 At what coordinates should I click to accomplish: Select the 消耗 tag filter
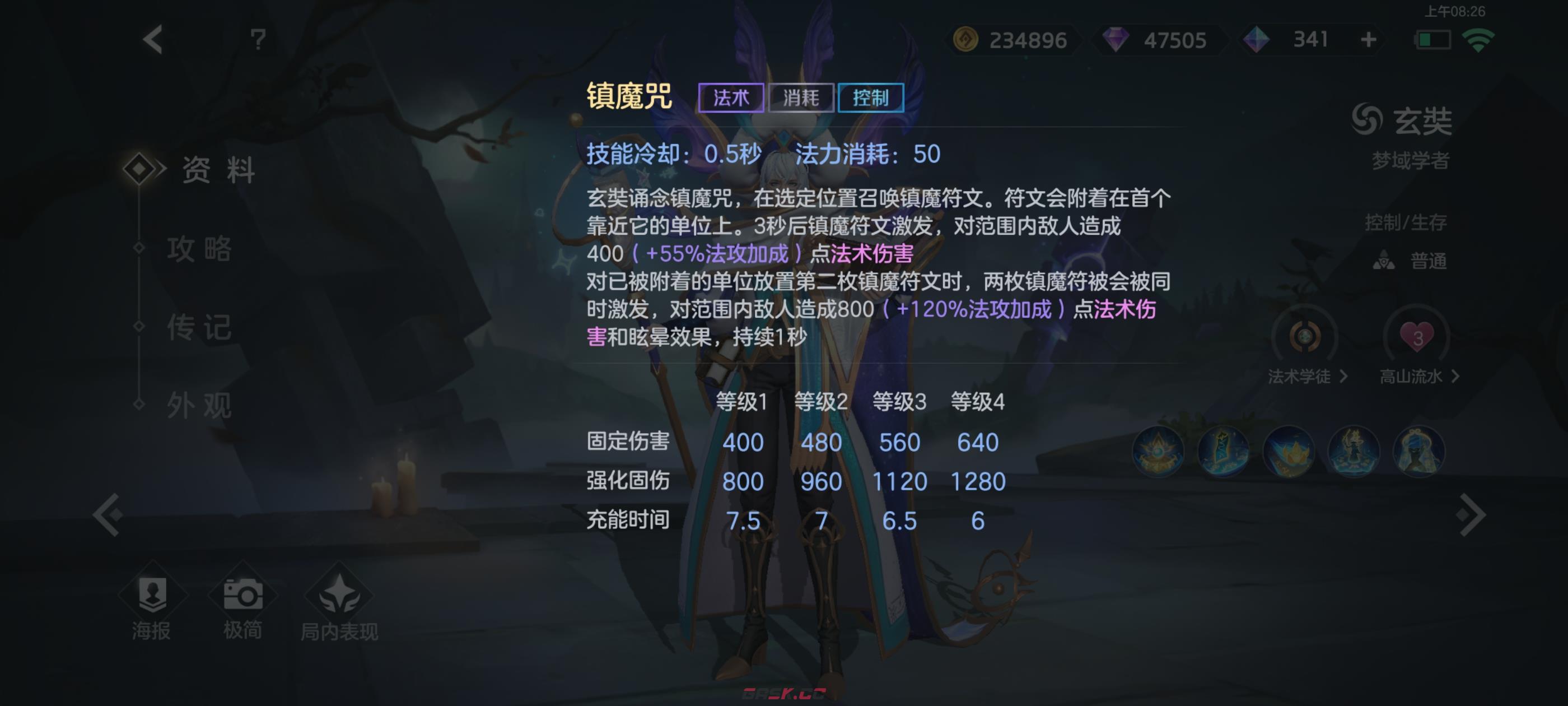[x=802, y=97]
